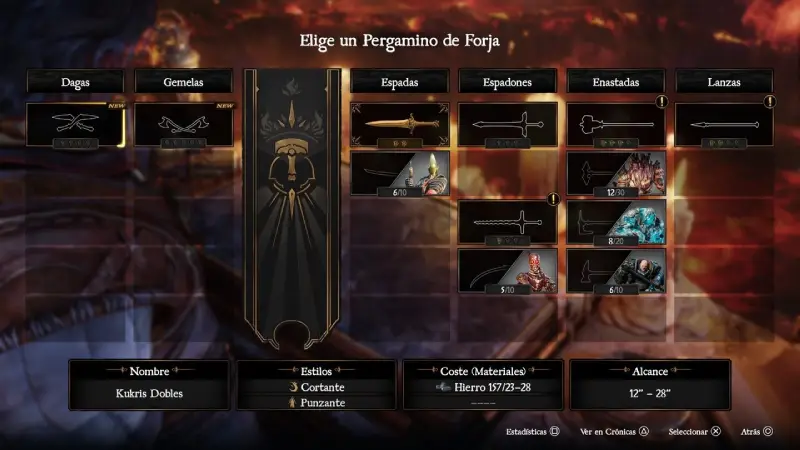
Task: Select the Kukris Dobles scroll under Dagas
Action: click(x=76, y=125)
